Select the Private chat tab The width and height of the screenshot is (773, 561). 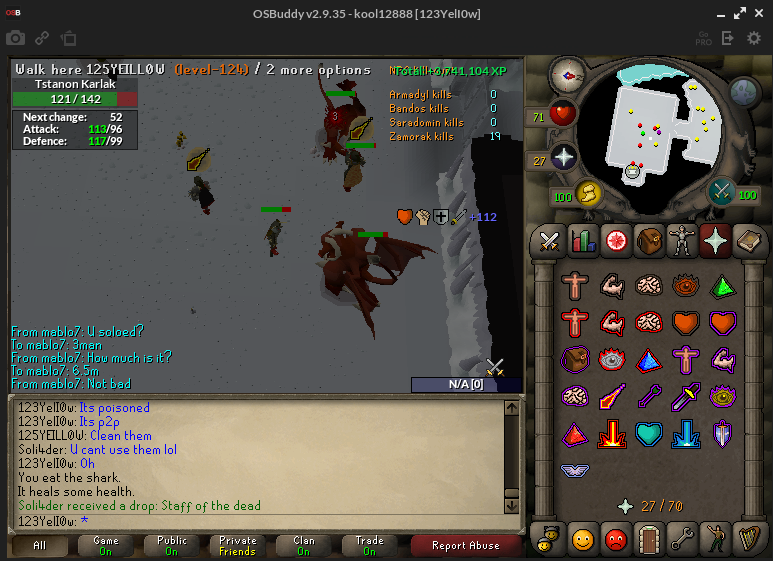237,546
